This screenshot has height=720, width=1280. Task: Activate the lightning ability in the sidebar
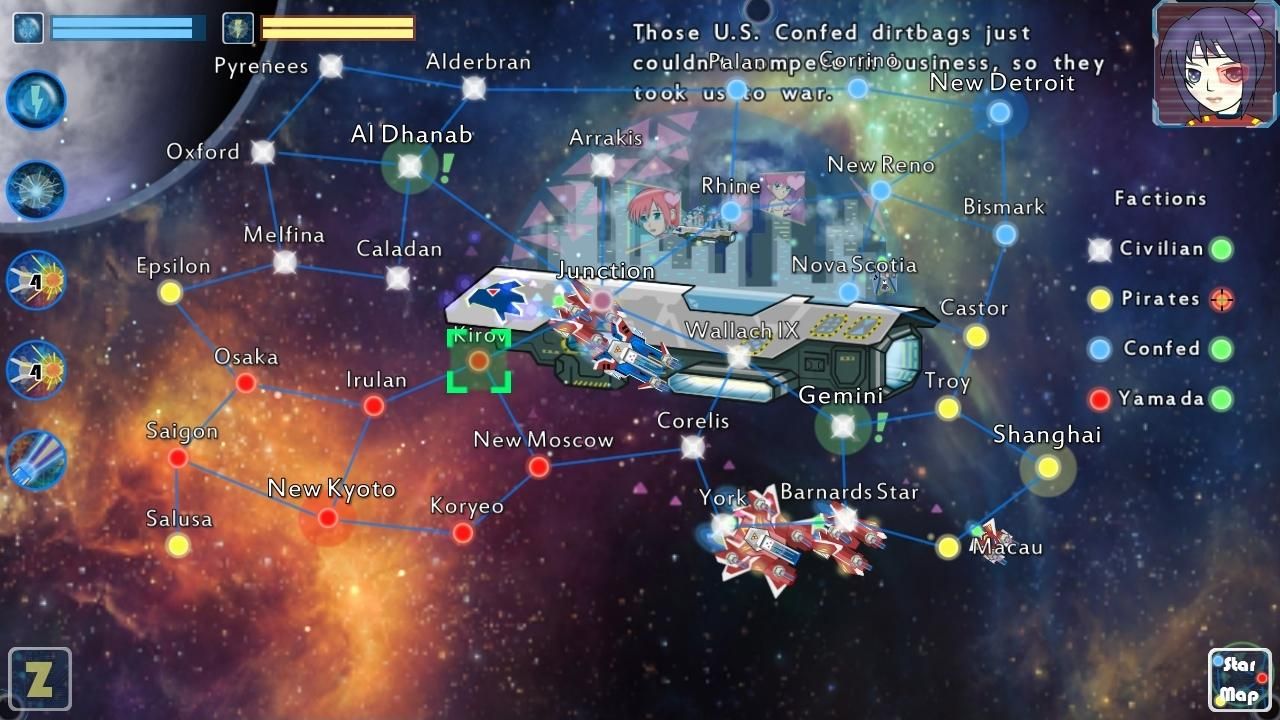36,100
